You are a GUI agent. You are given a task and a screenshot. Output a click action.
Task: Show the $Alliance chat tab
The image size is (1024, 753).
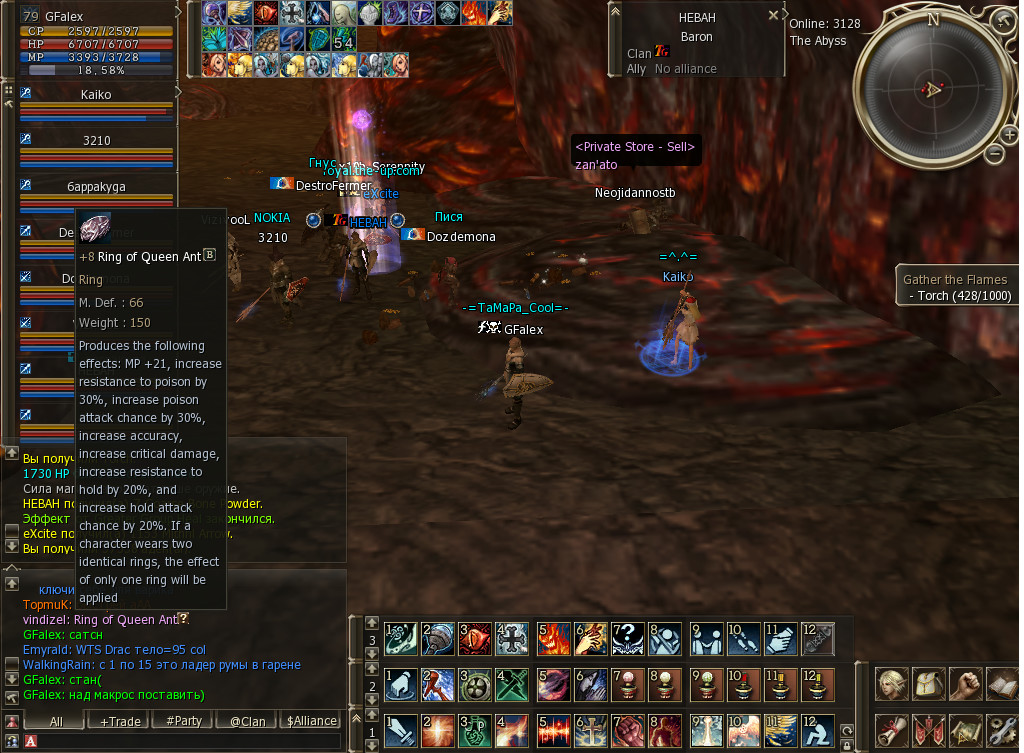coord(311,720)
